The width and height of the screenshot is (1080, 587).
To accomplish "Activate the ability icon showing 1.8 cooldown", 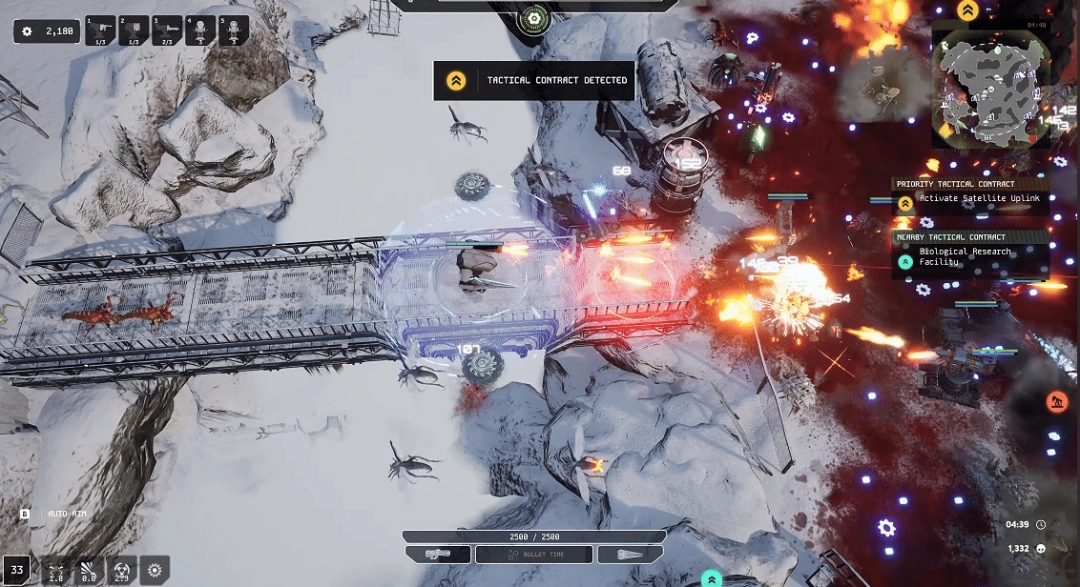I will point(56,570).
